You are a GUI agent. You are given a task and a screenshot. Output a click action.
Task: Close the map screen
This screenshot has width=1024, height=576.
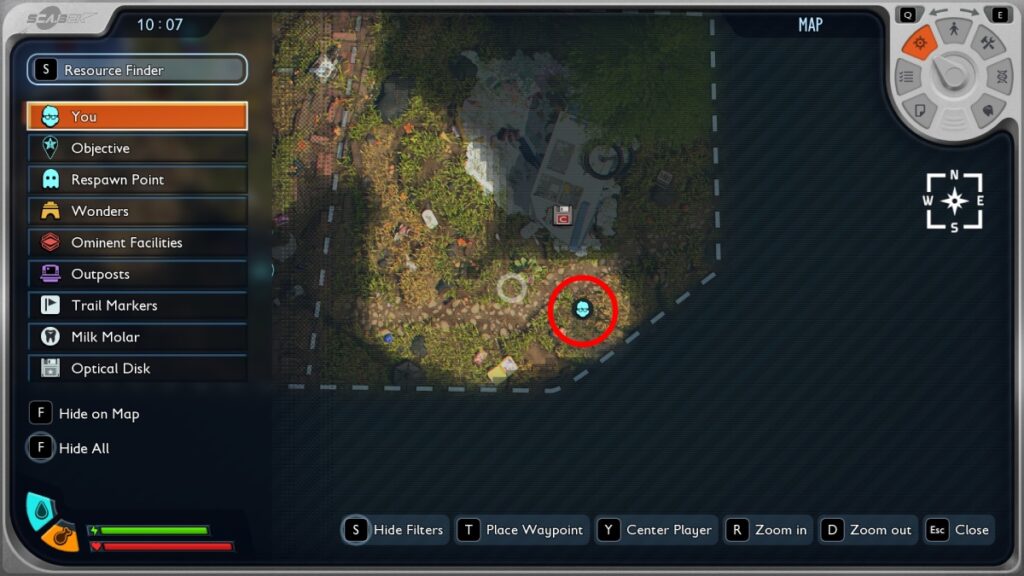[958, 530]
